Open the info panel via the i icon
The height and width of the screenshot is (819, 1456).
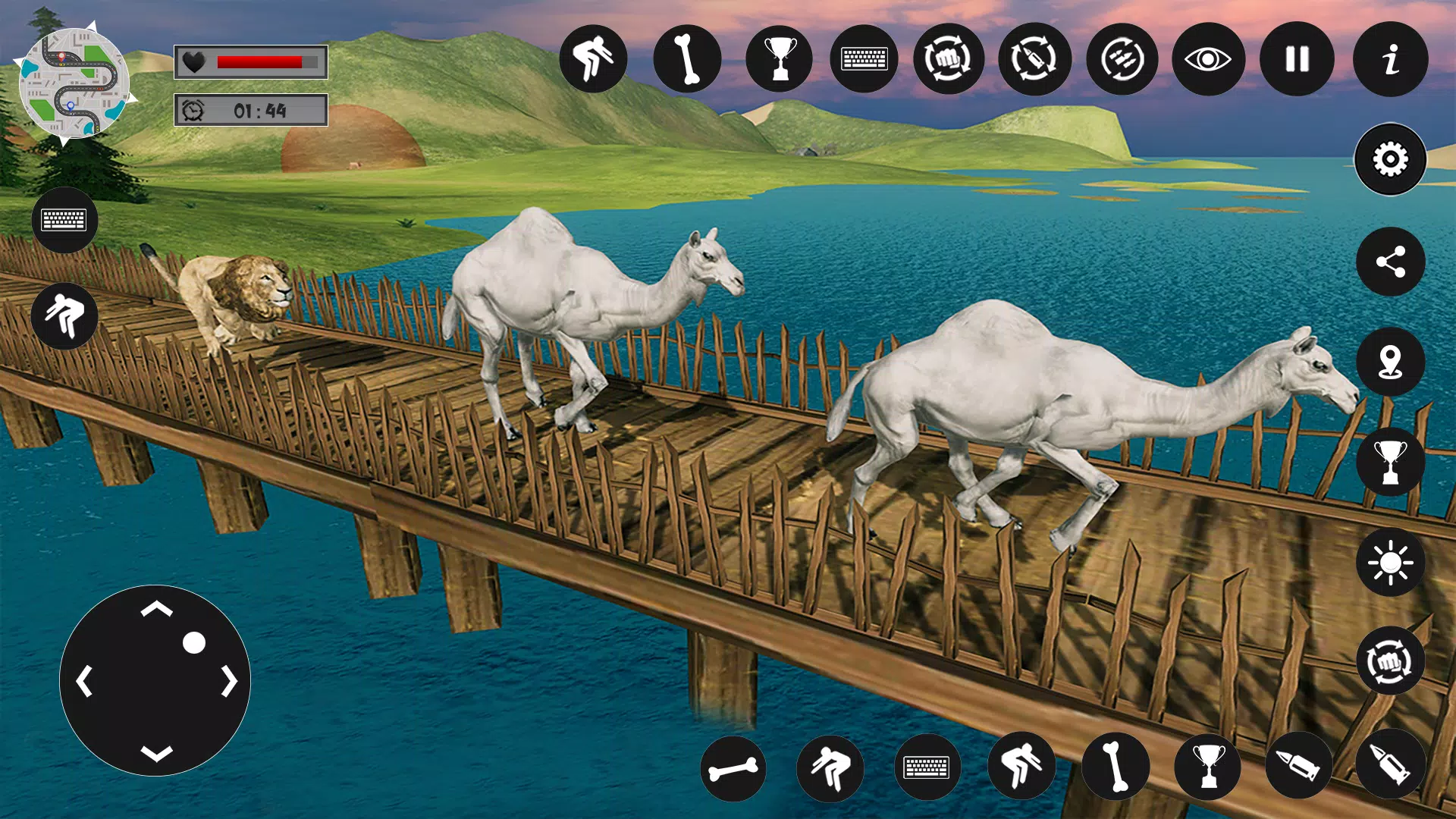pyautogui.click(x=1389, y=61)
